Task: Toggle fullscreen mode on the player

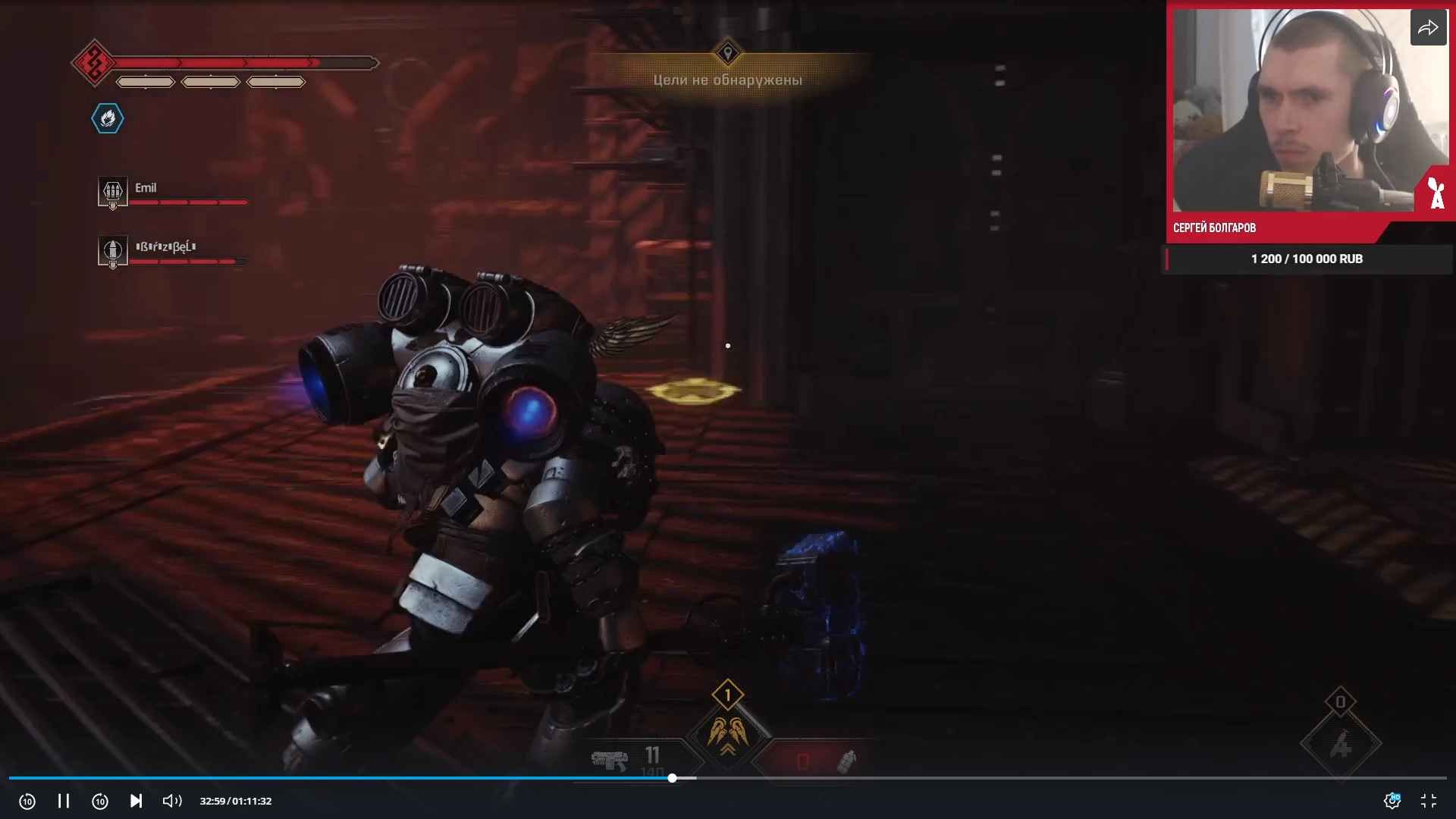Action: 1429,801
